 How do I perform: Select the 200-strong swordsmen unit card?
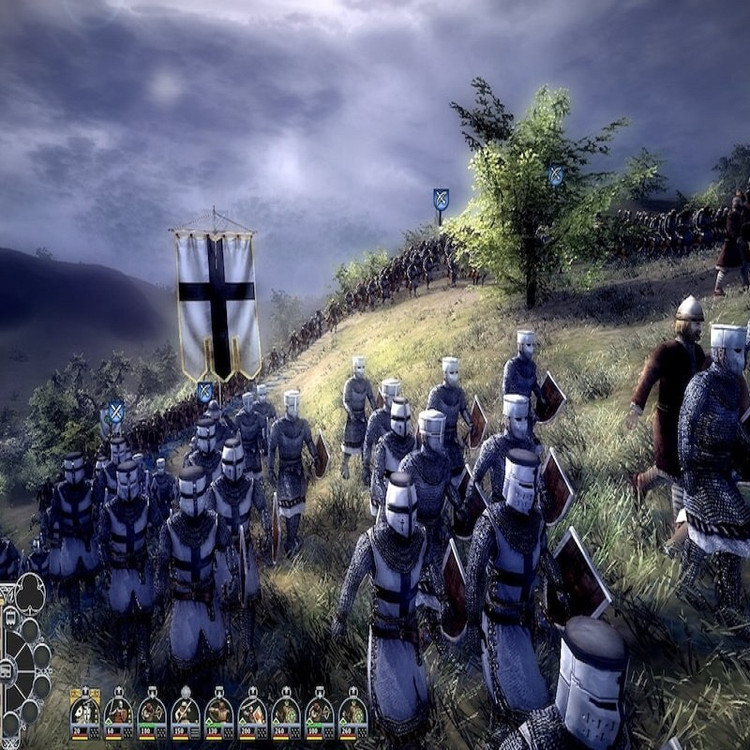252,713
